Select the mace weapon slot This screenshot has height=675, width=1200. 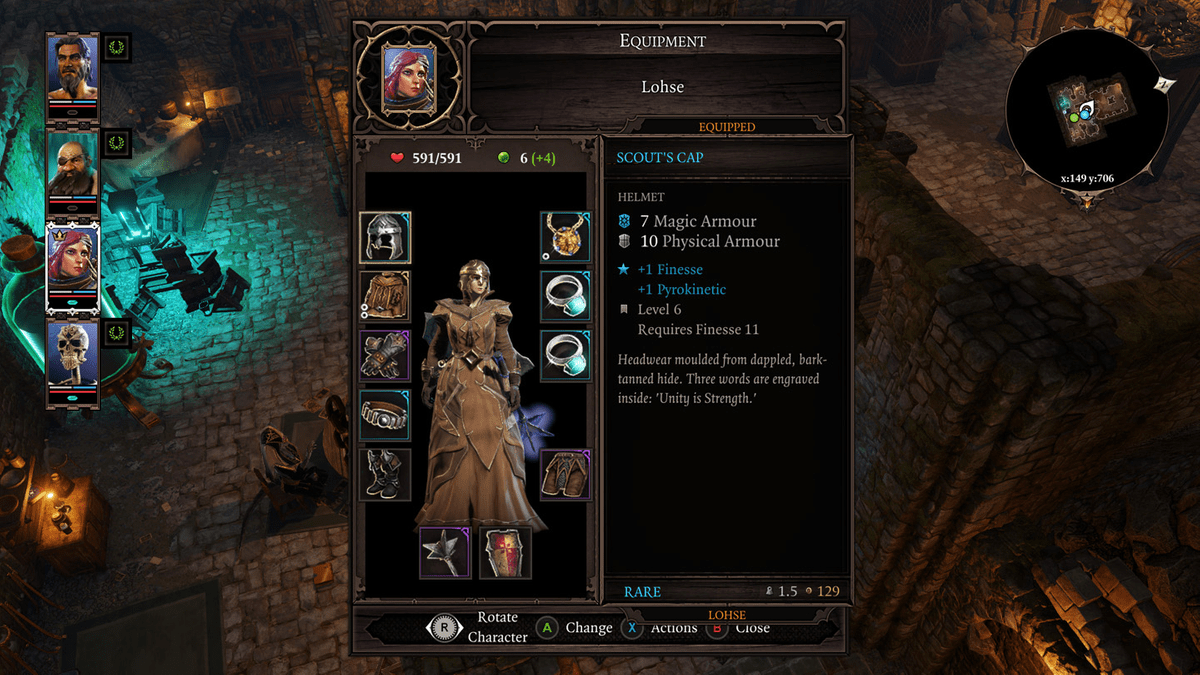pos(445,552)
